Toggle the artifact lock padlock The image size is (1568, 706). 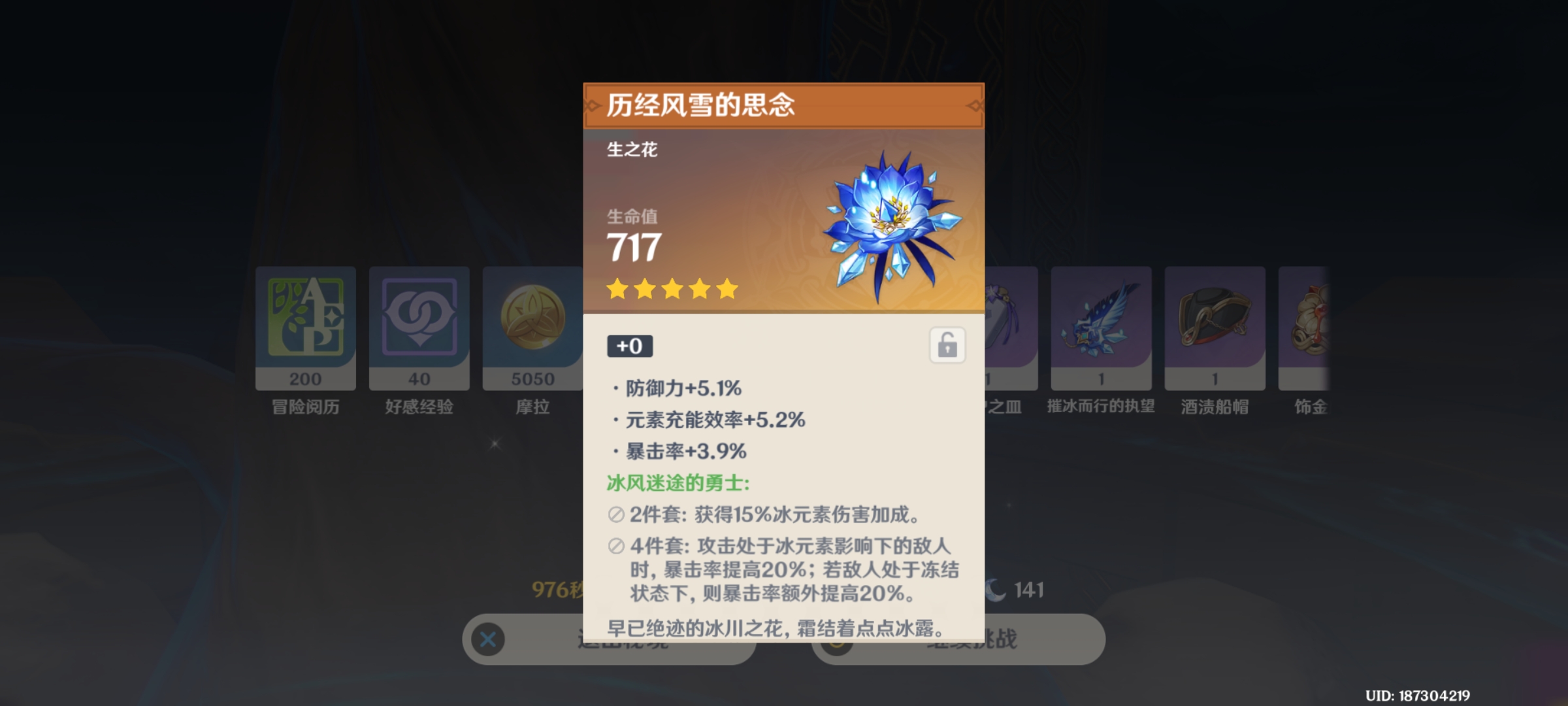(946, 346)
